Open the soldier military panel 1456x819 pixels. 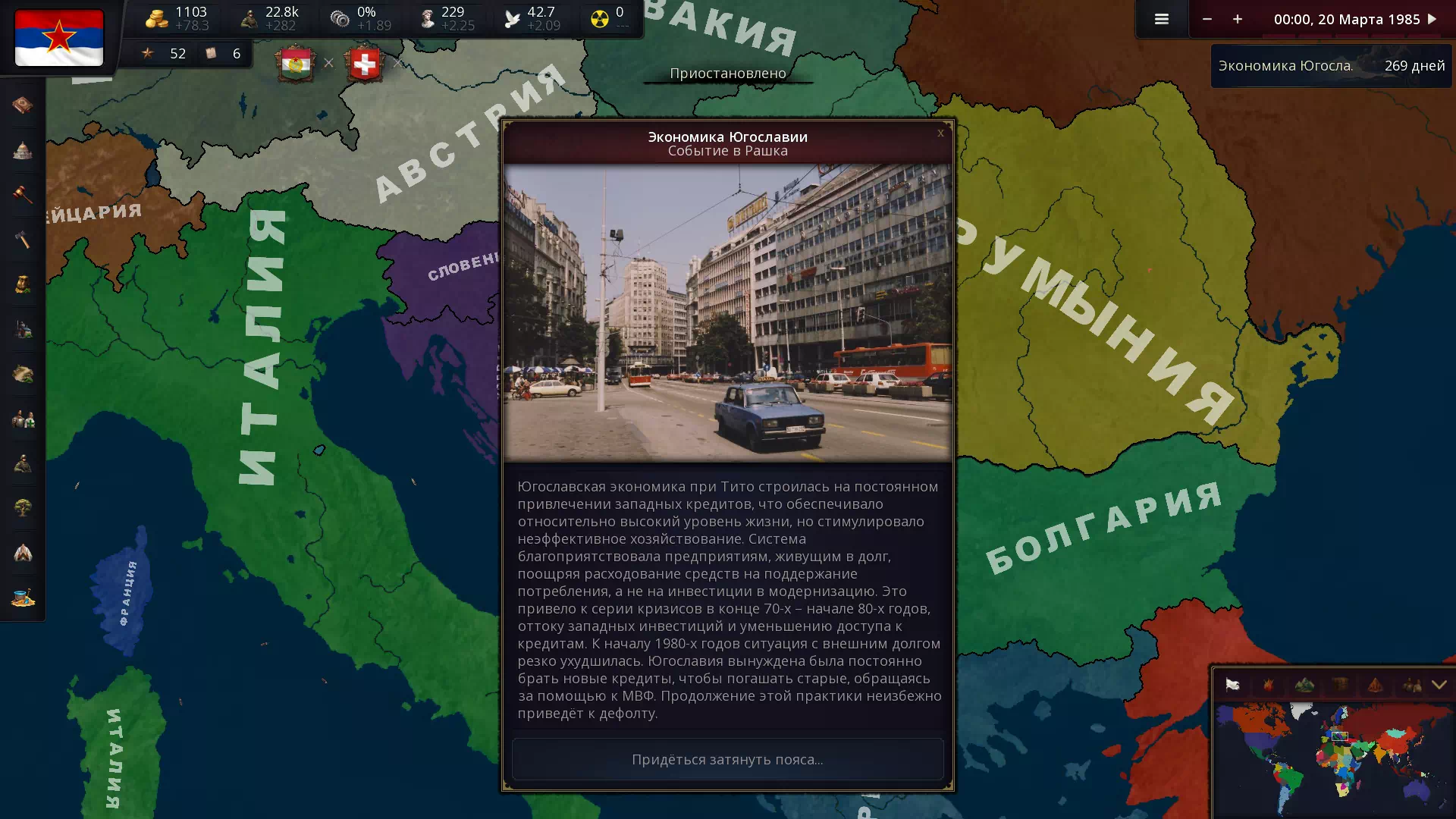pos(23,463)
